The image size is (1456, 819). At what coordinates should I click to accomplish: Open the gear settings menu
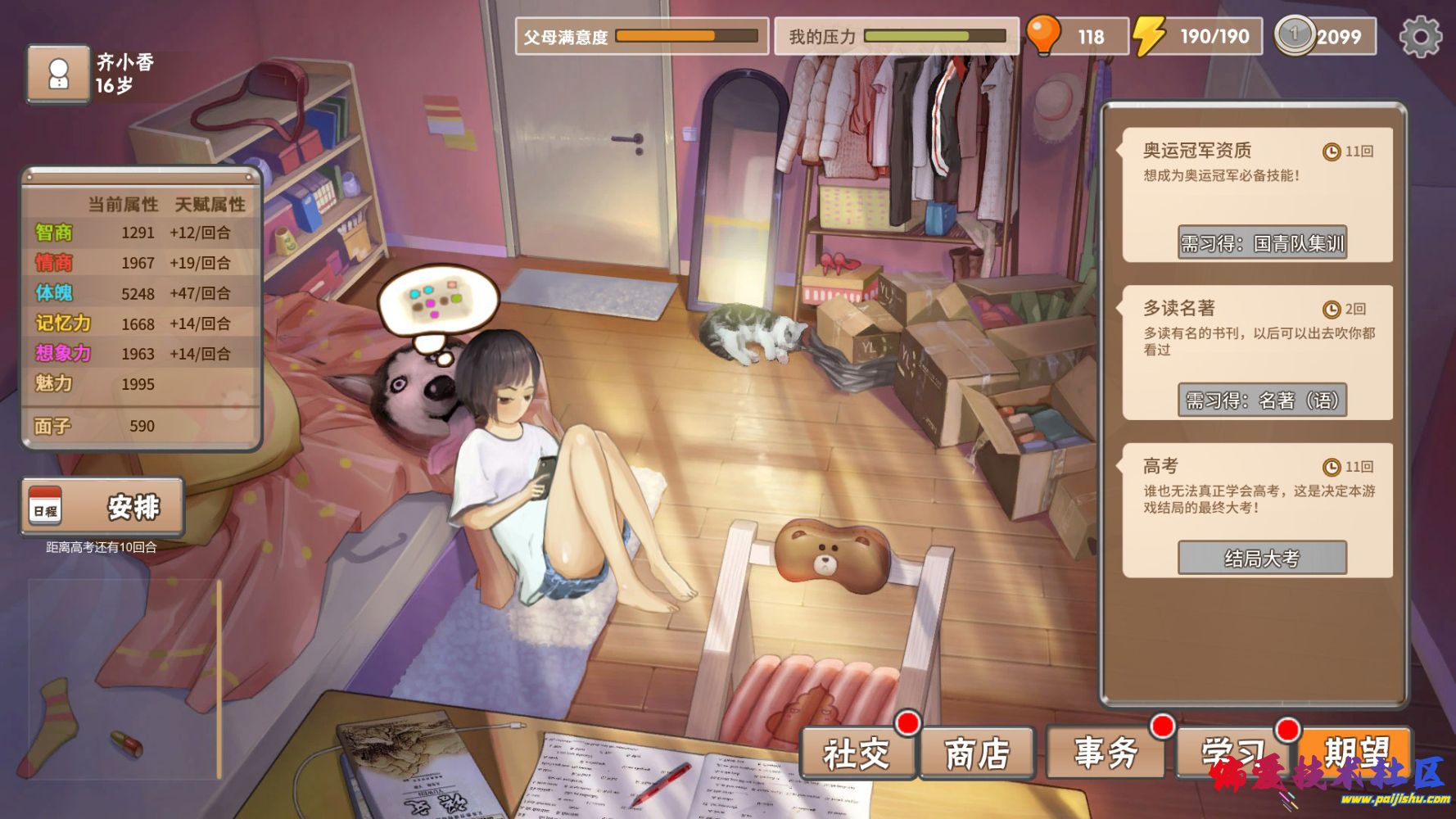pos(1420,37)
